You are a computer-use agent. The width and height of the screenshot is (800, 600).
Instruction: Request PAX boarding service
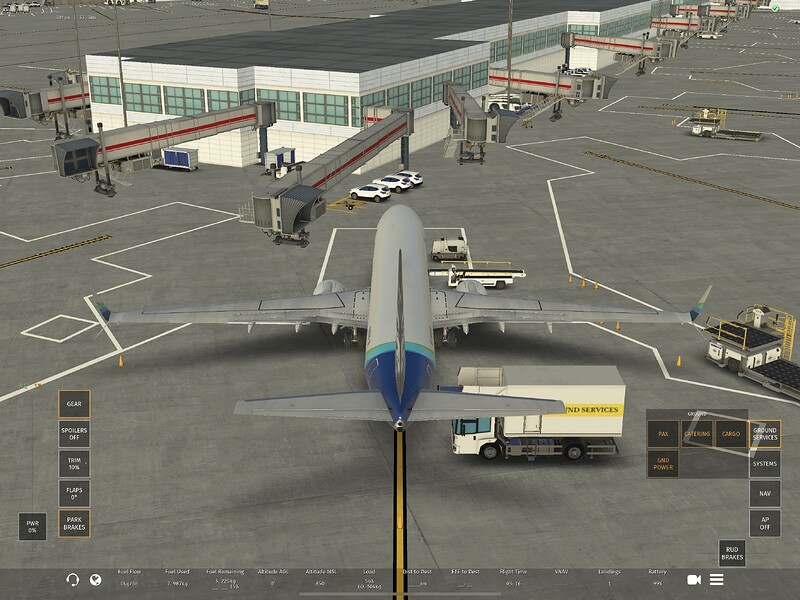pos(663,434)
